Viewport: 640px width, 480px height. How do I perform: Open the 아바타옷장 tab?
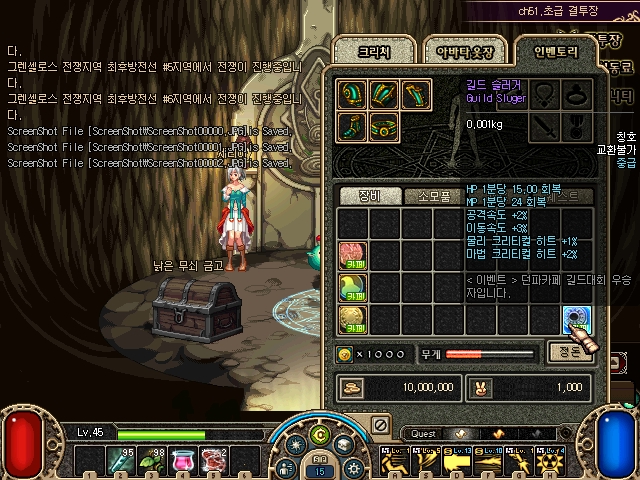point(455,51)
